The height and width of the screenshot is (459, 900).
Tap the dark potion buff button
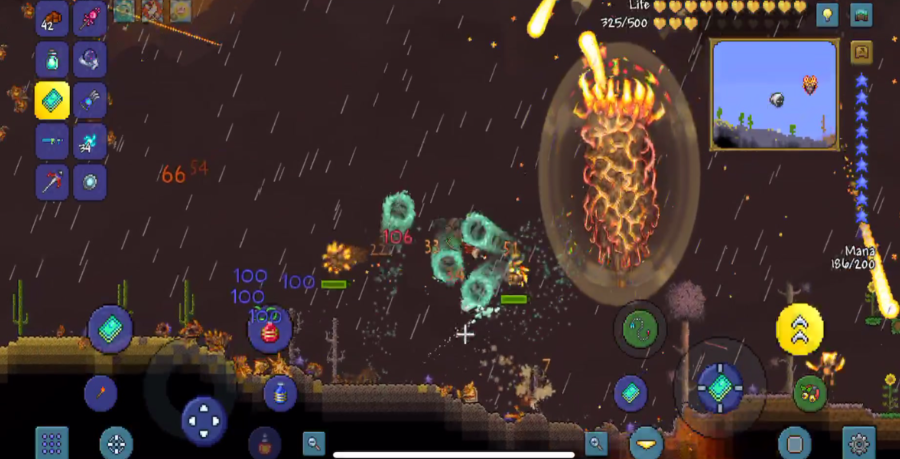264,441
